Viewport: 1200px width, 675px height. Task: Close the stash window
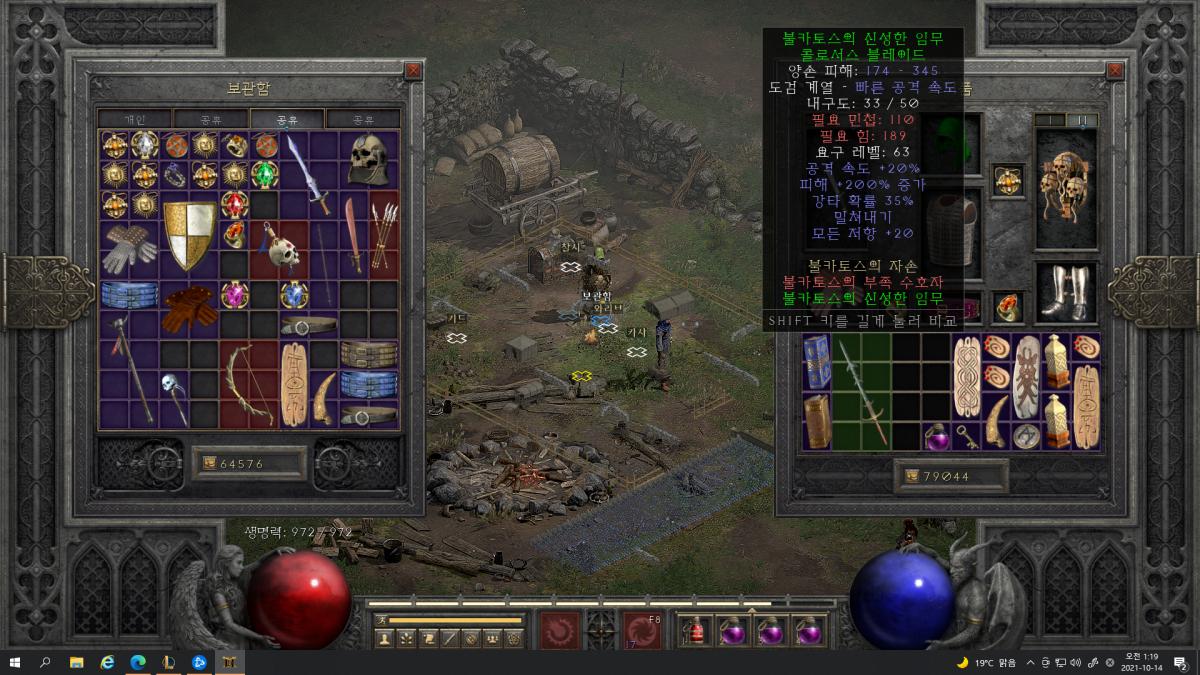(413, 71)
